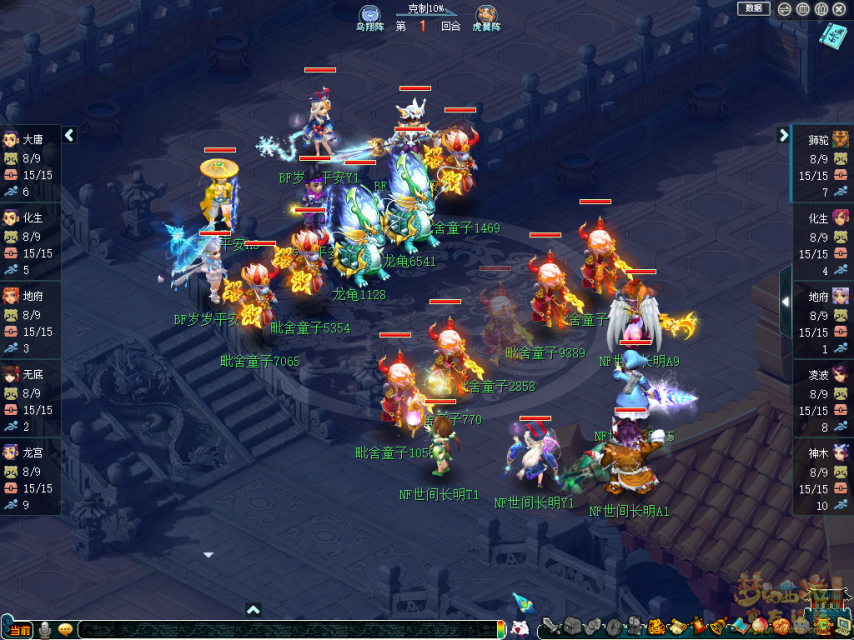Viewport: 854px width, 640px height.
Task: Collapse the right team panel arrow
Action: point(784,135)
